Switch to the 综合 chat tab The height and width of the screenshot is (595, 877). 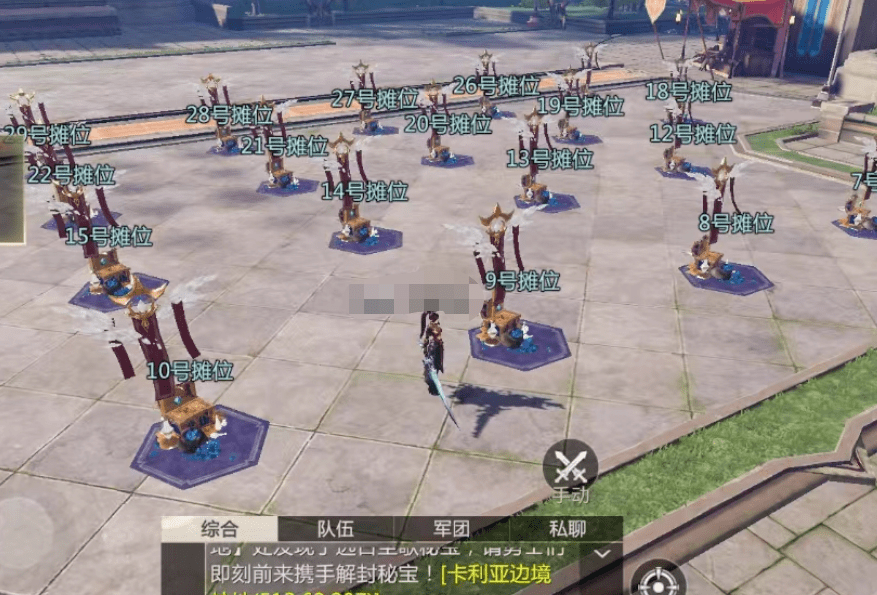click(219, 529)
